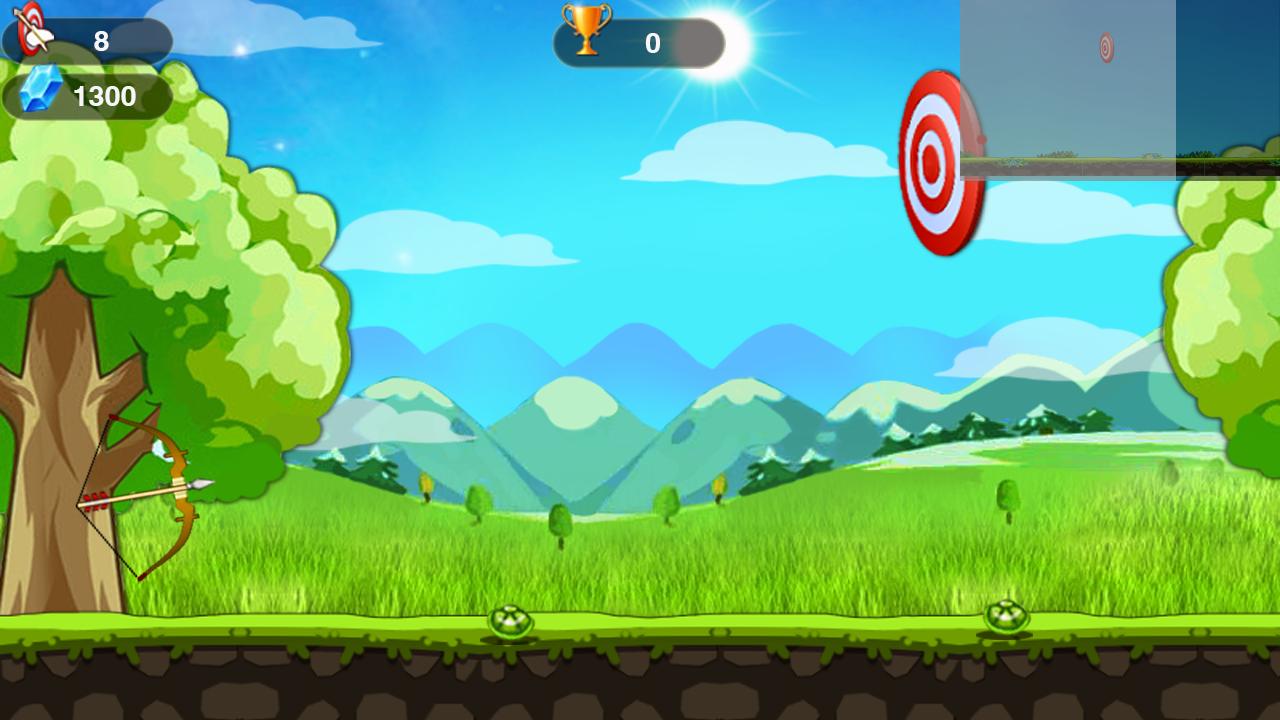1280x720 pixels.
Task: Expand the score trophy display
Action: tap(637, 41)
